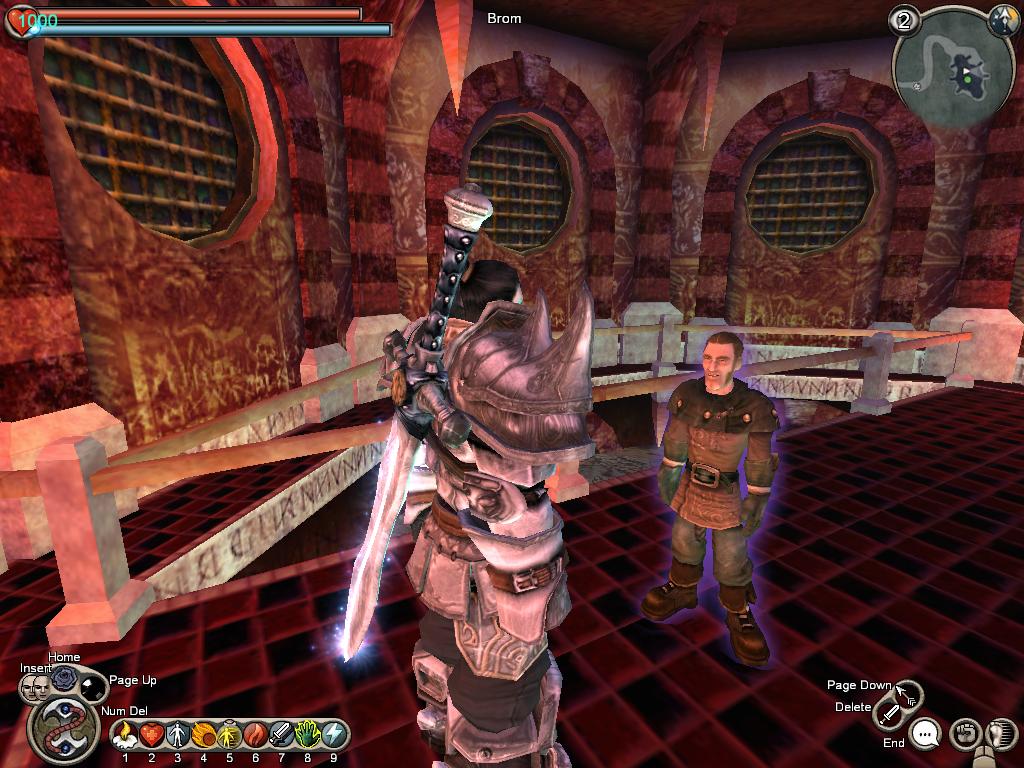
Task: Use the Fireball spell icon
Action: (203, 735)
